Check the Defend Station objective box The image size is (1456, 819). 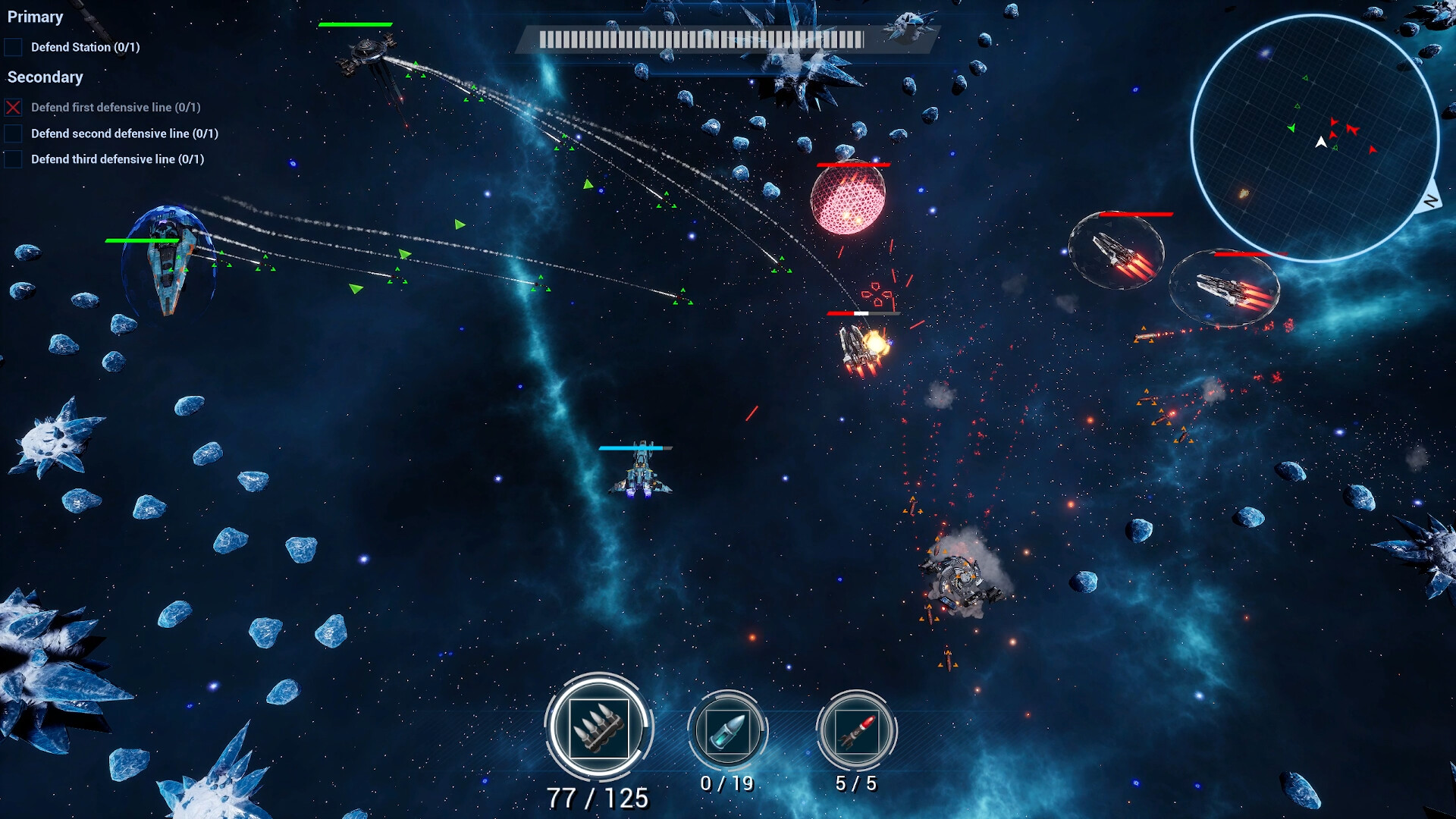pos(13,47)
